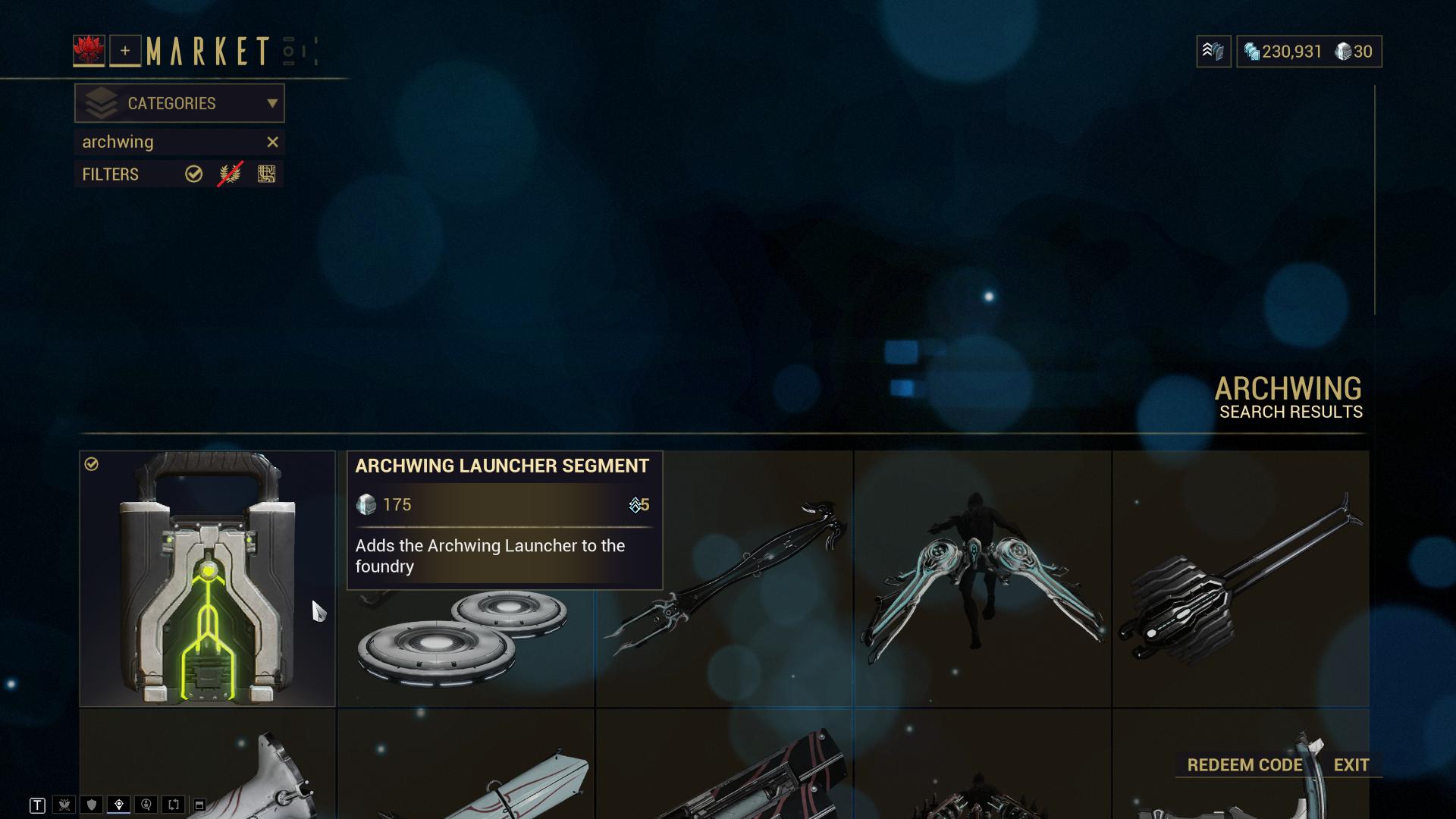The height and width of the screenshot is (819, 1456).
Task: Click REDEEM CODE at bottom right
Action: pyautogui.click(x=1244, y=765)
